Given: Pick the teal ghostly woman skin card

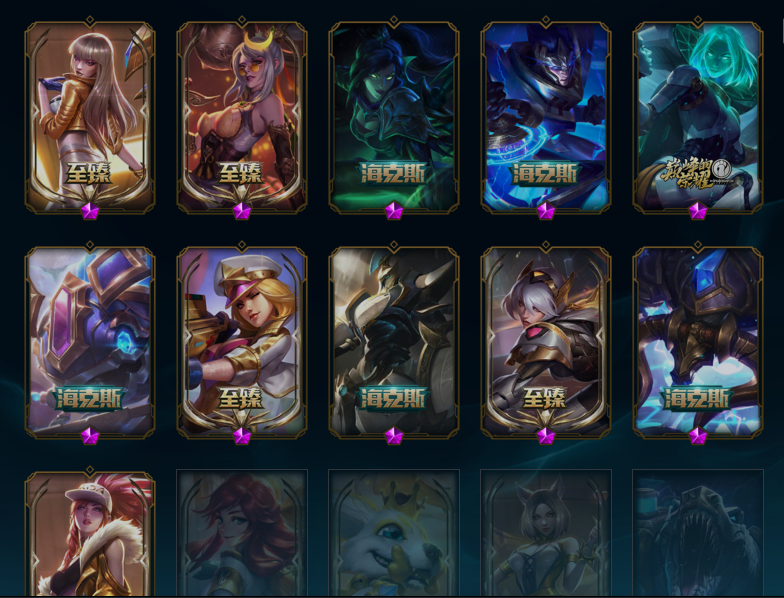Looking at the screenshot, I should [698, 116].
